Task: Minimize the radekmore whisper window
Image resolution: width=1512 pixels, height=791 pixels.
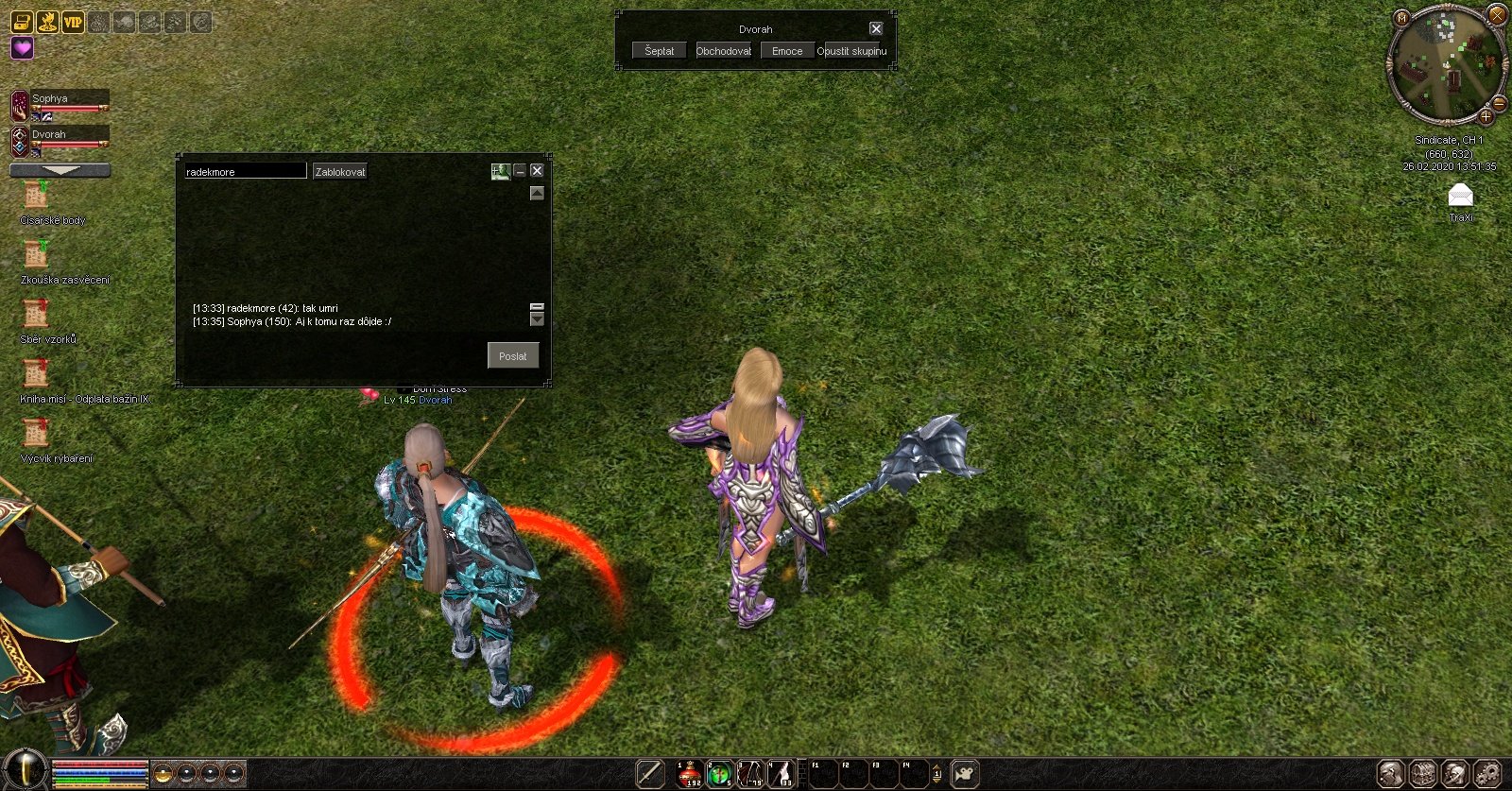Action: (520, 170)
